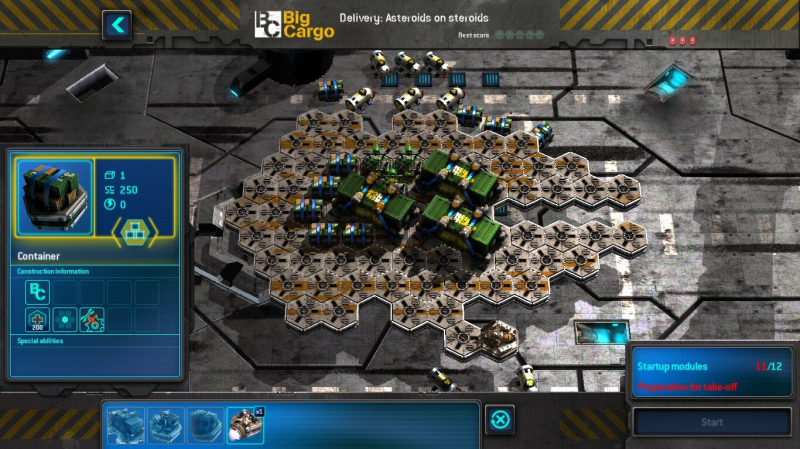Select the repair cost 200 icon

point(37,320)
